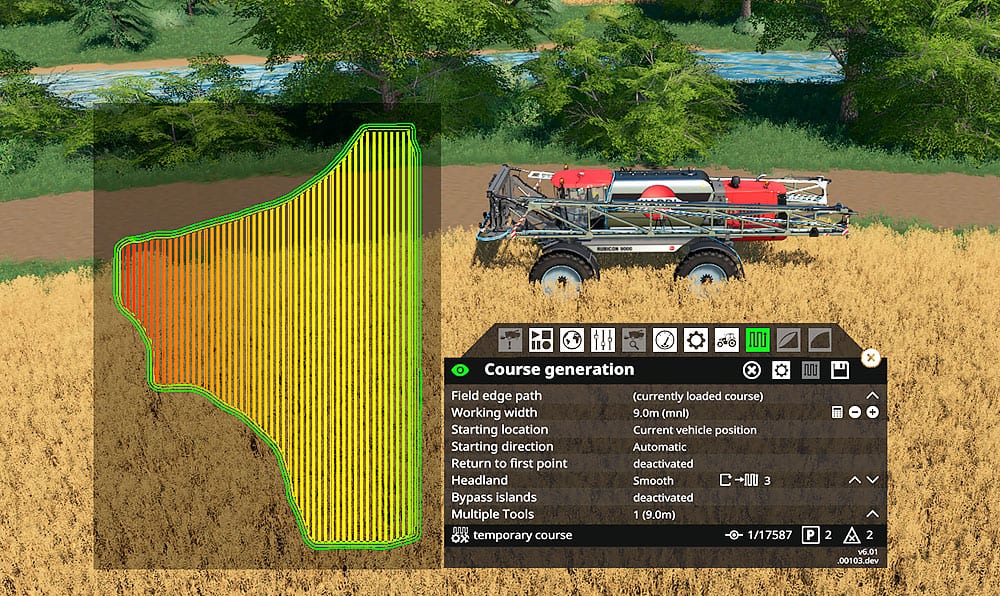The height and width of the screenshot is (596, 1000).
Task: Click the circled X icon in the header
Action: coord(751,370)
